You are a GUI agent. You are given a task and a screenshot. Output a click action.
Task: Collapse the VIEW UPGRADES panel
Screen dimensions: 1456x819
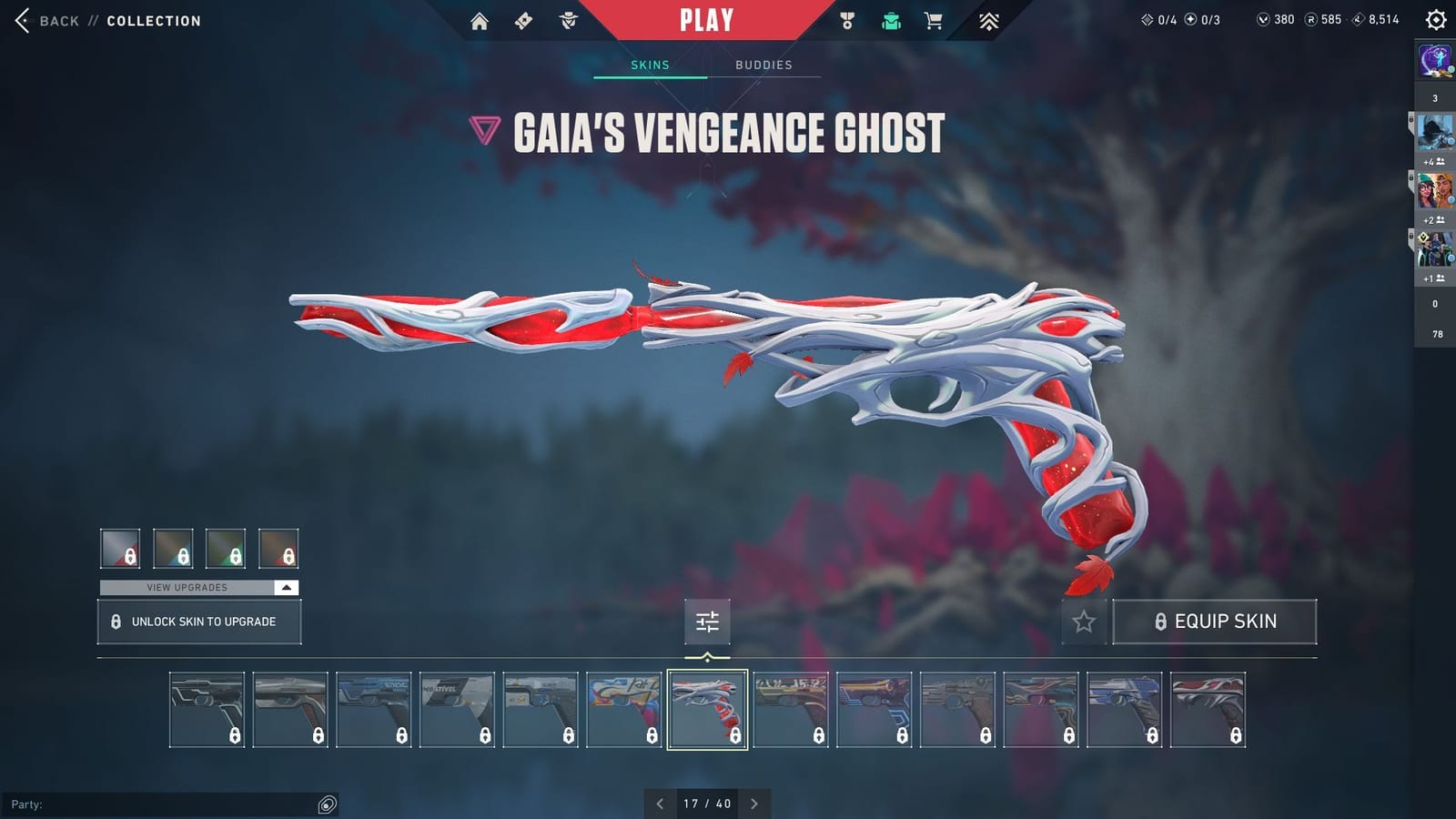[285, 588]
